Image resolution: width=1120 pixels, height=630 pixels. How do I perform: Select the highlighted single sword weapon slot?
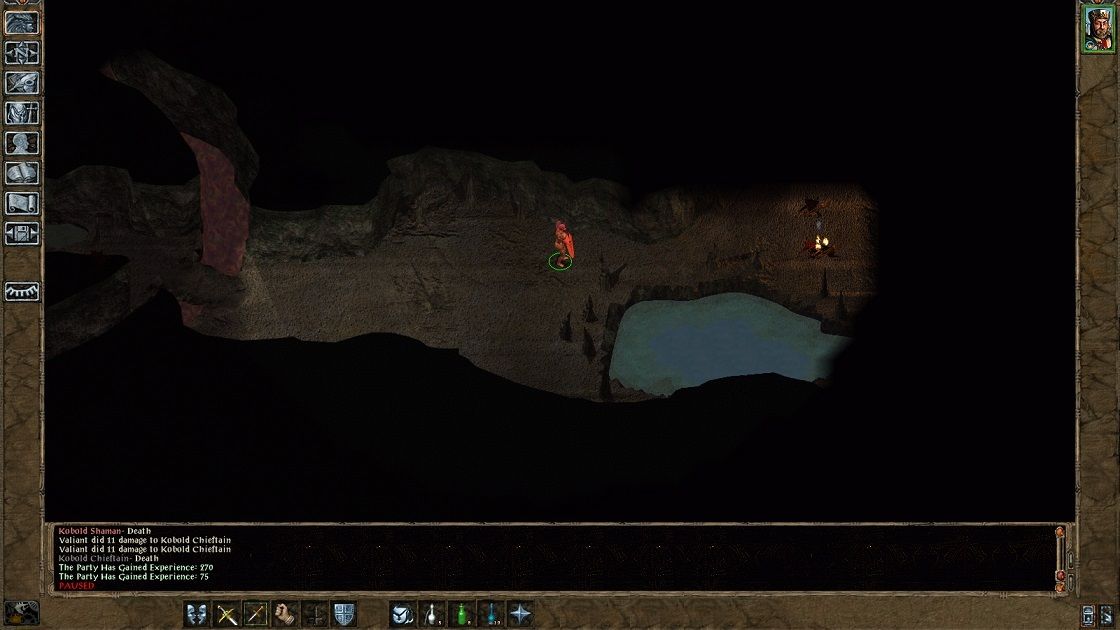click(x=257, y=614)
